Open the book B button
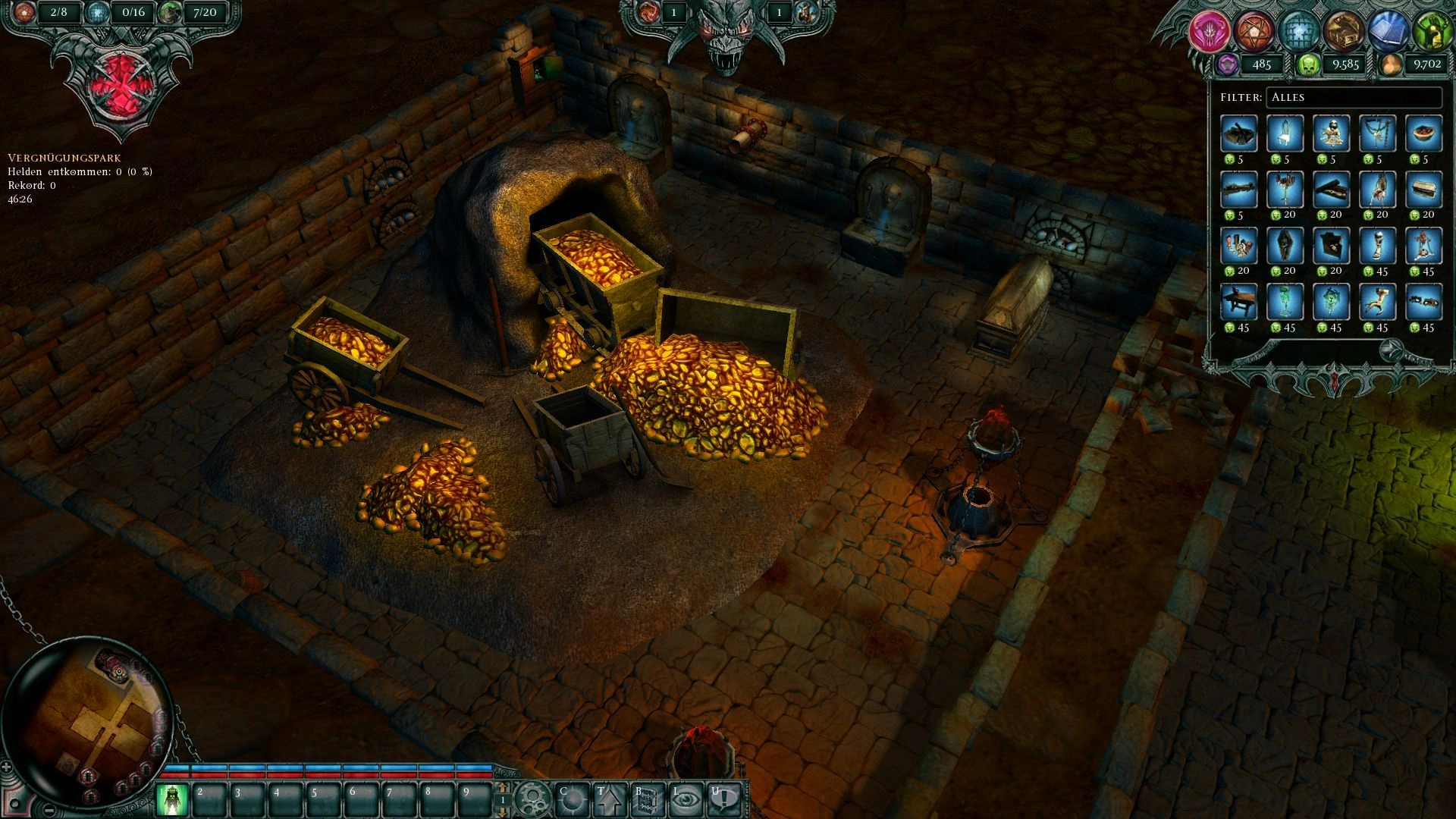The width and height of the screenshot is (1456, 819). click(646, 799)
